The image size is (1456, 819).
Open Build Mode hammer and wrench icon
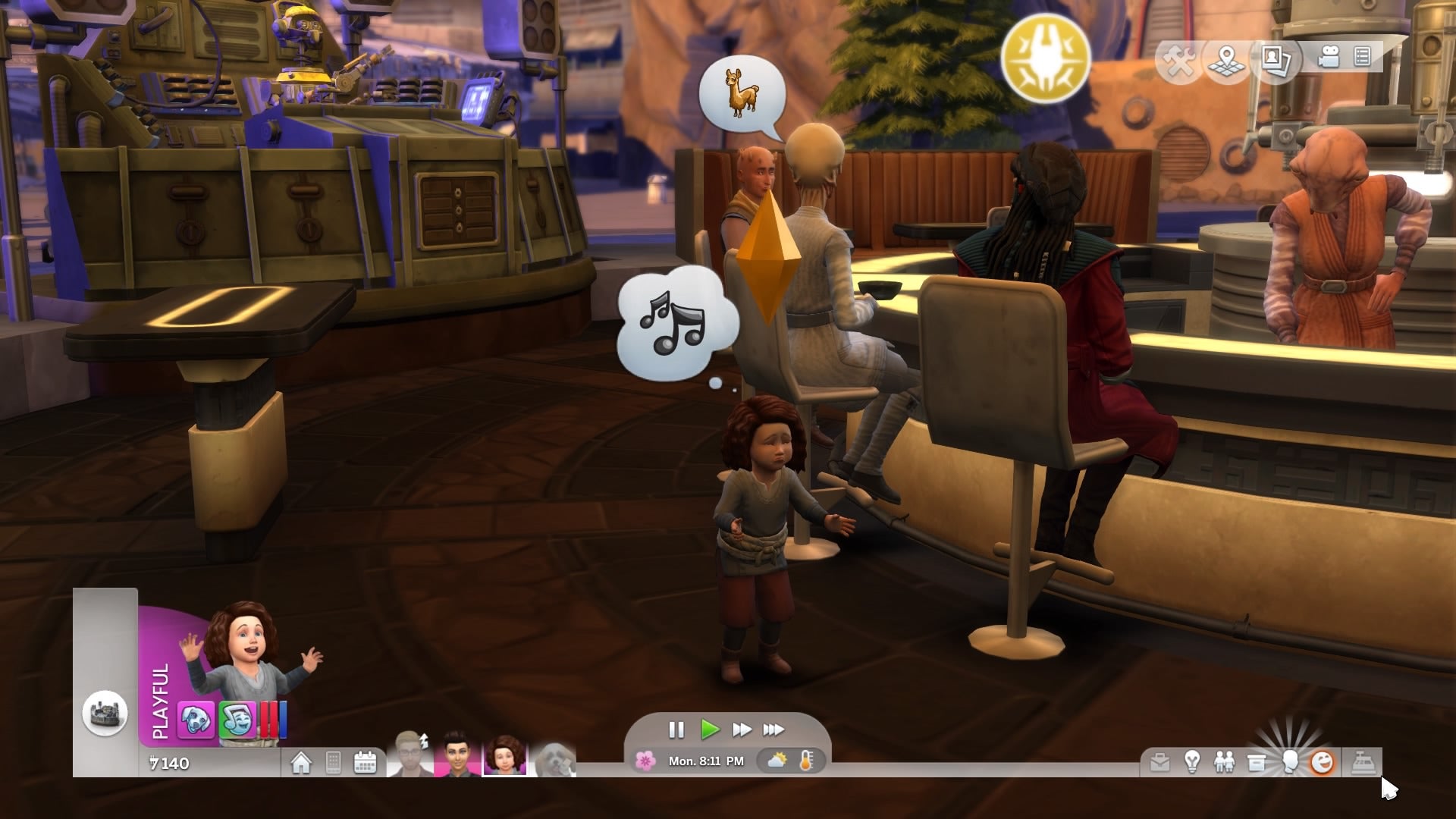1180,59
